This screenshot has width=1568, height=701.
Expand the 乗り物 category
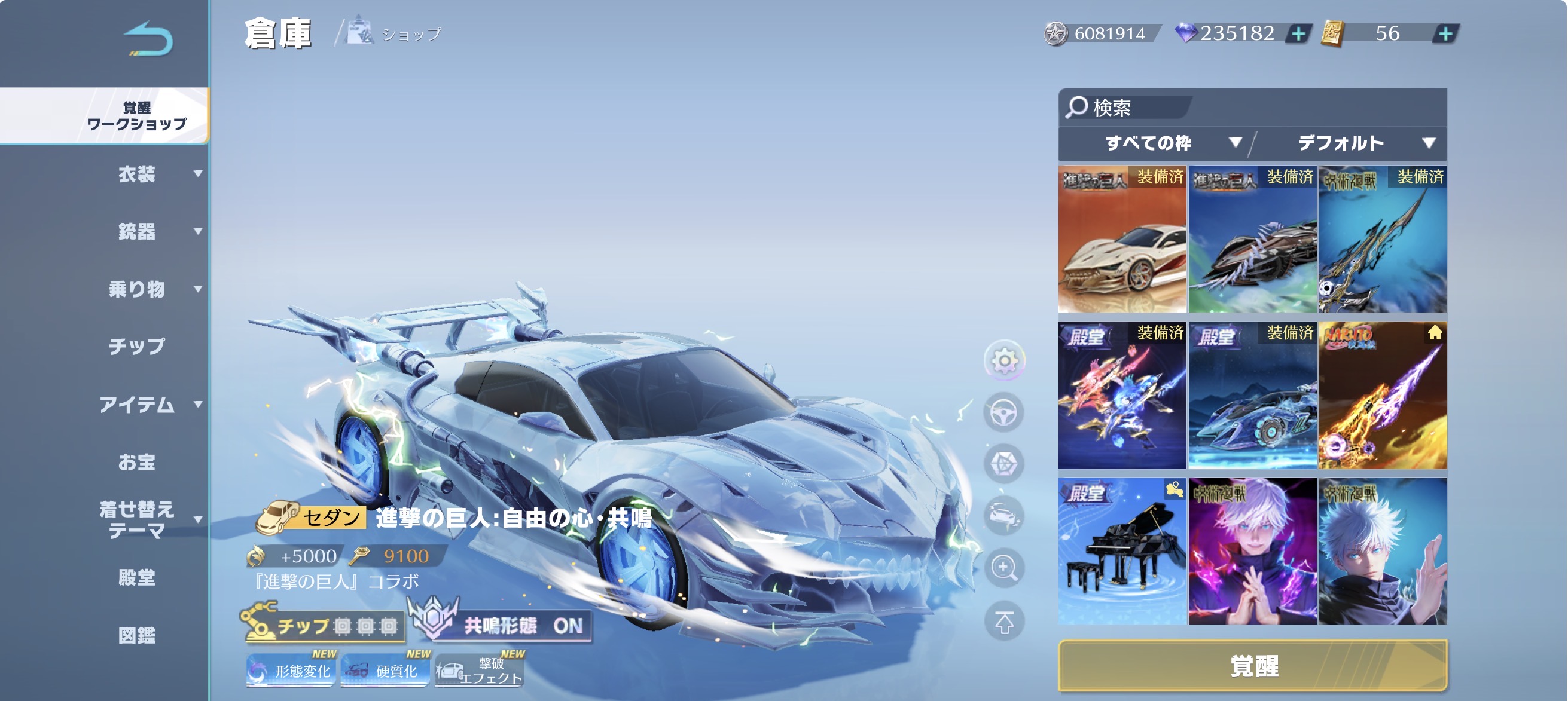pos(138,289)
